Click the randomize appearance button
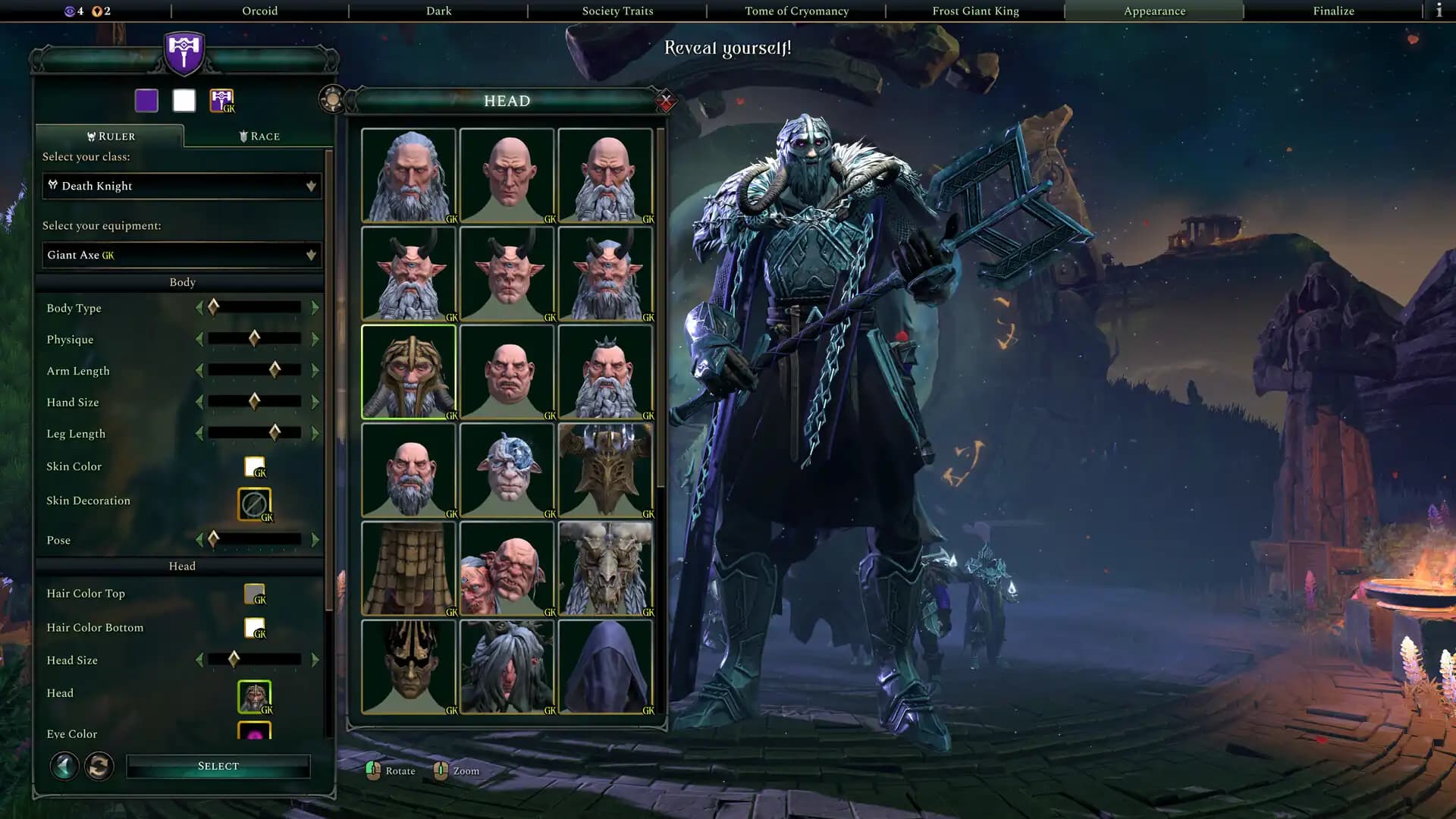Viewport: 1456px width, 819px height. tap(97, 766)
